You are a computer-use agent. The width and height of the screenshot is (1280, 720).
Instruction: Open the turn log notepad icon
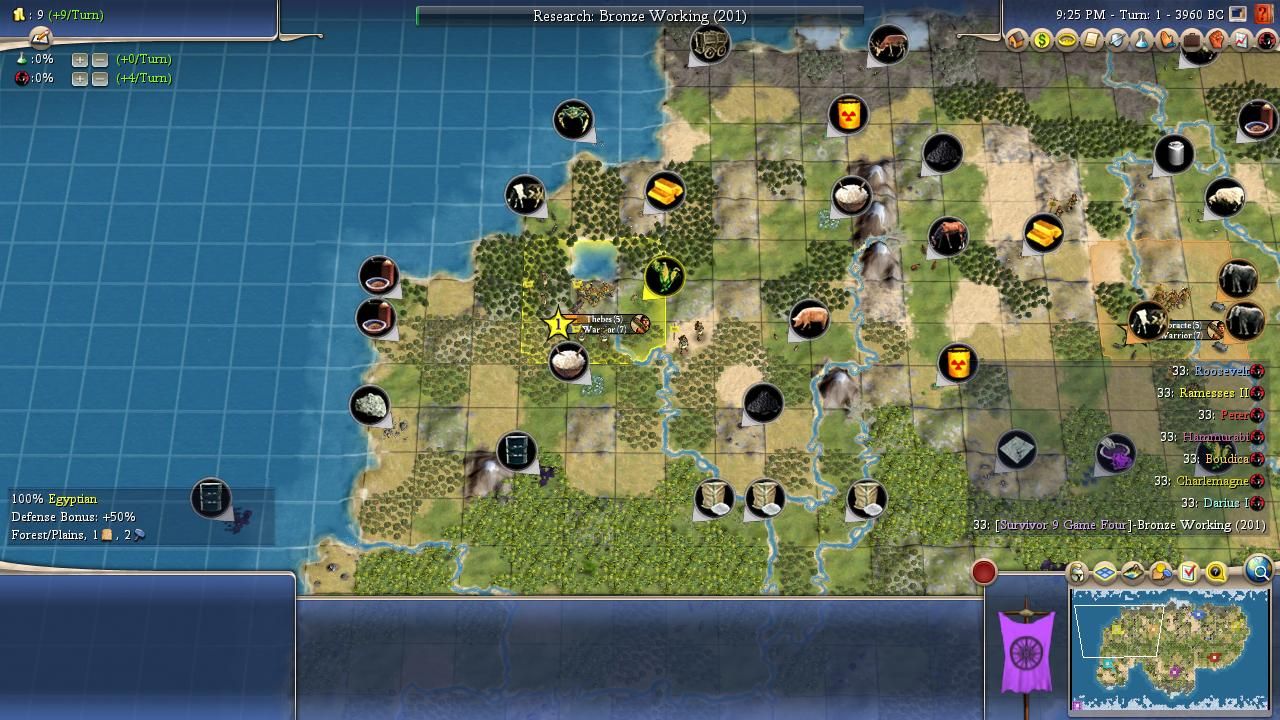point(40,38)
